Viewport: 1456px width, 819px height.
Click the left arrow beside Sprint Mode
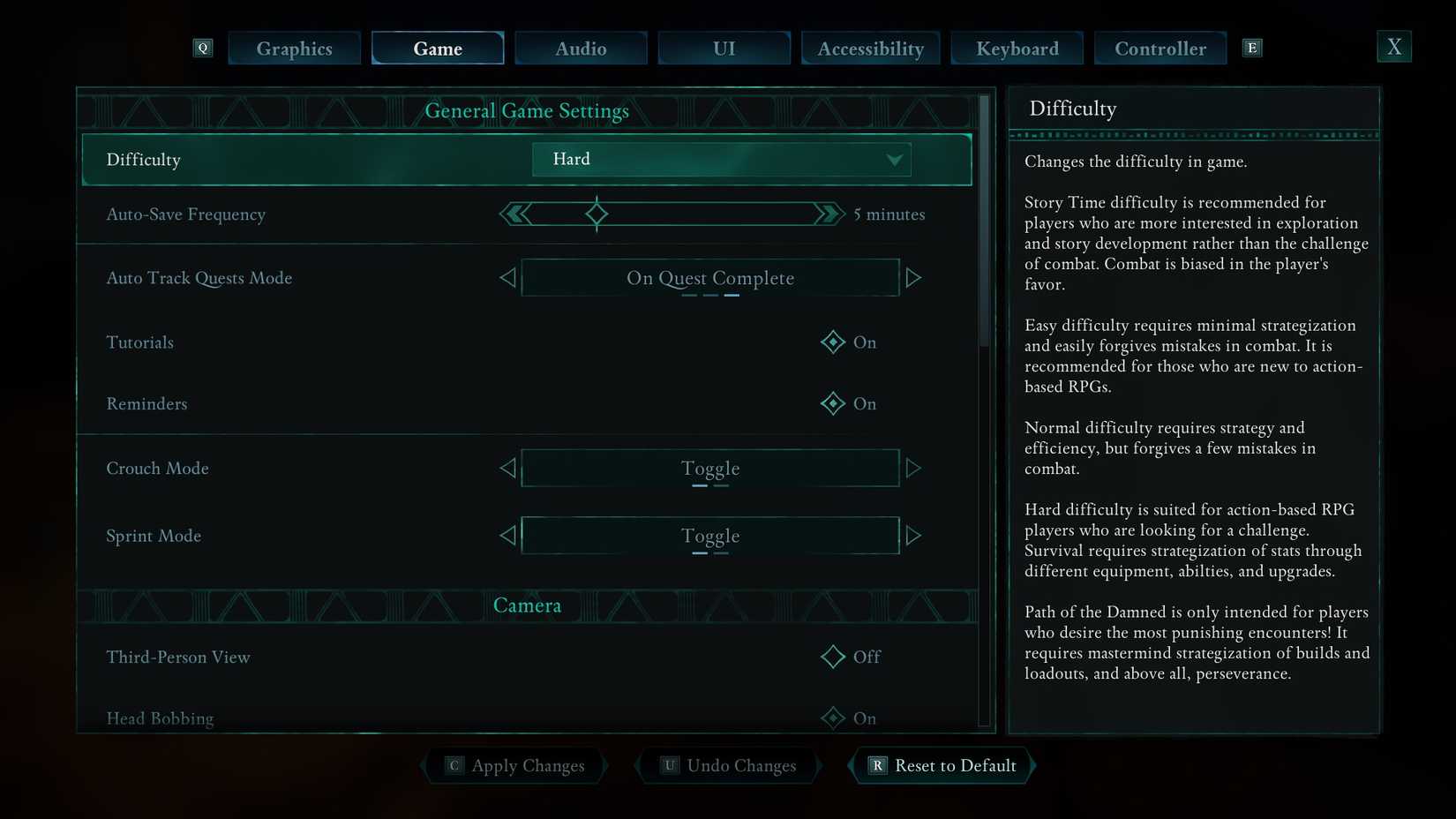507,535
